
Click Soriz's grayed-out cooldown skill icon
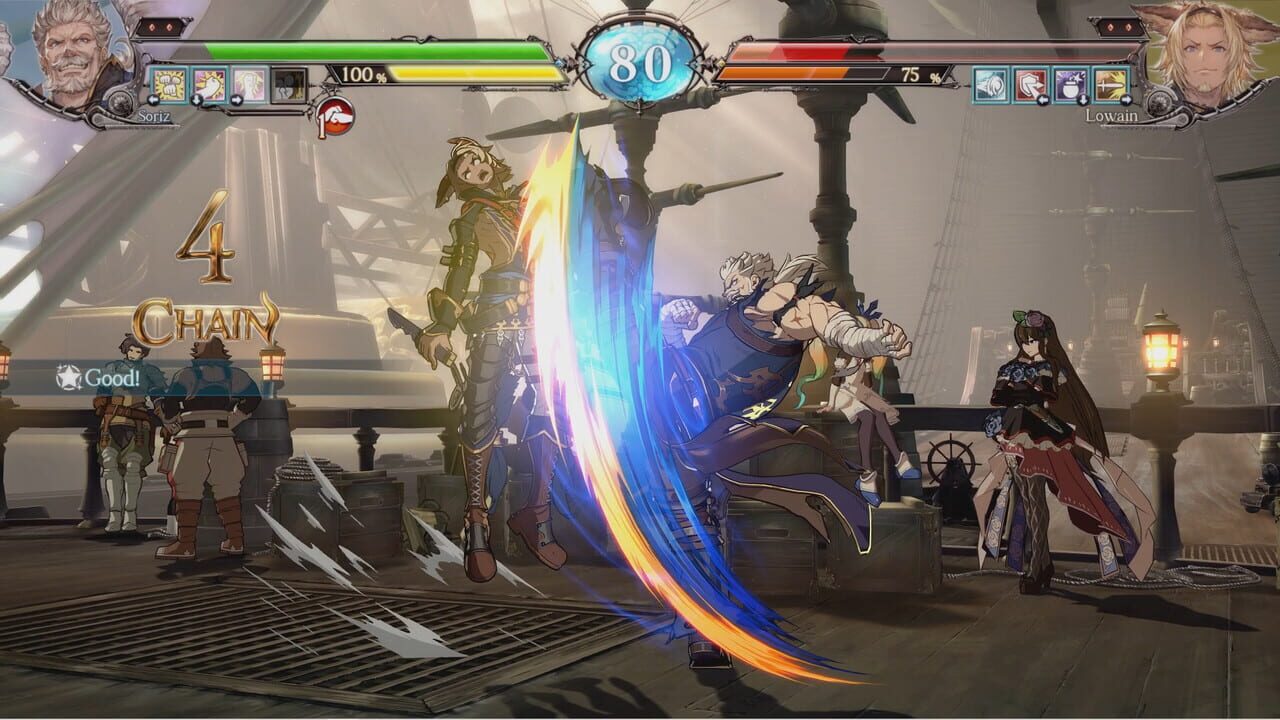click(288, 83)
